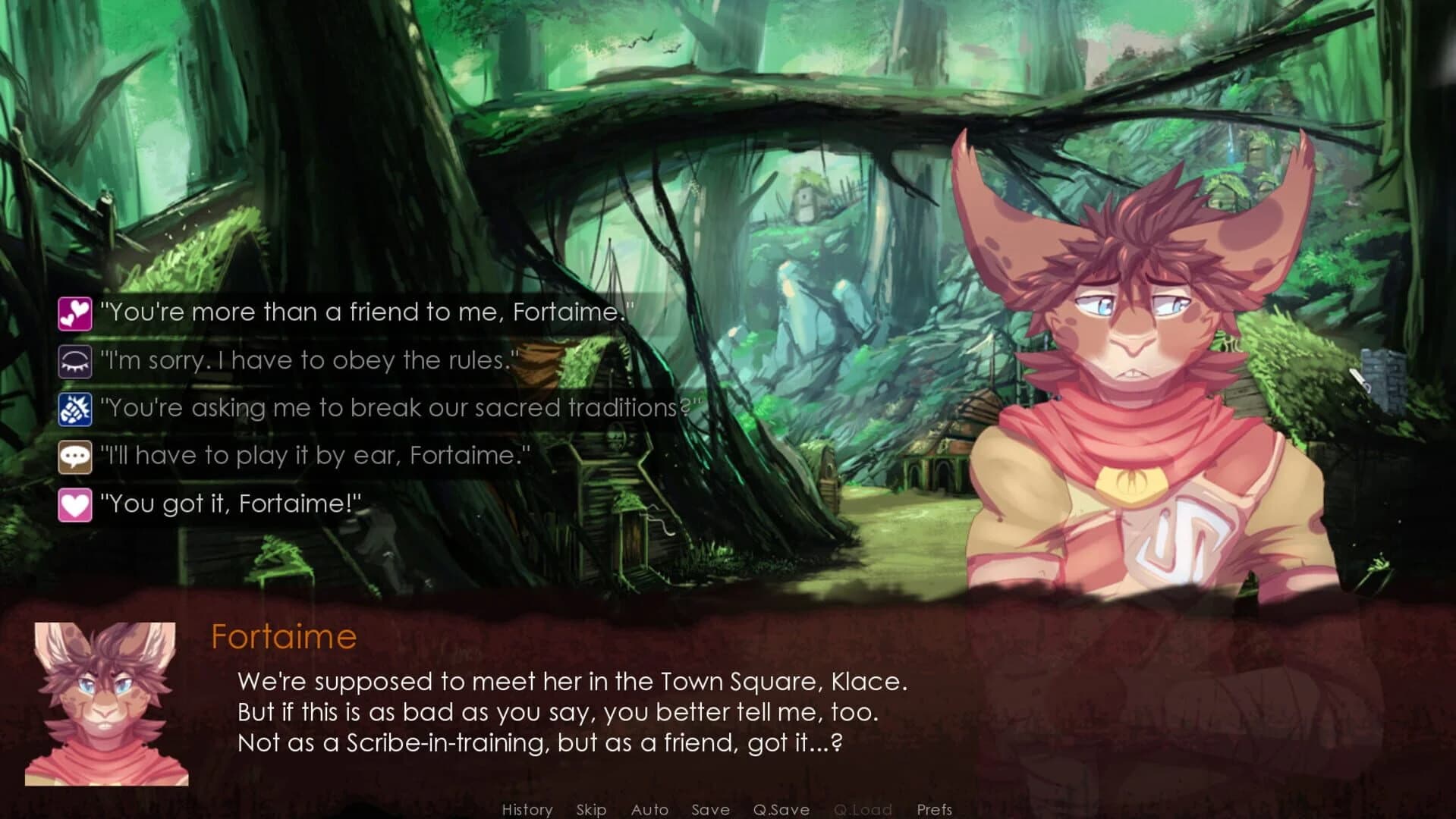Perform a quick save with Q.Save
The width and height of the screenshot is (1456, 819).
(783, 809)
